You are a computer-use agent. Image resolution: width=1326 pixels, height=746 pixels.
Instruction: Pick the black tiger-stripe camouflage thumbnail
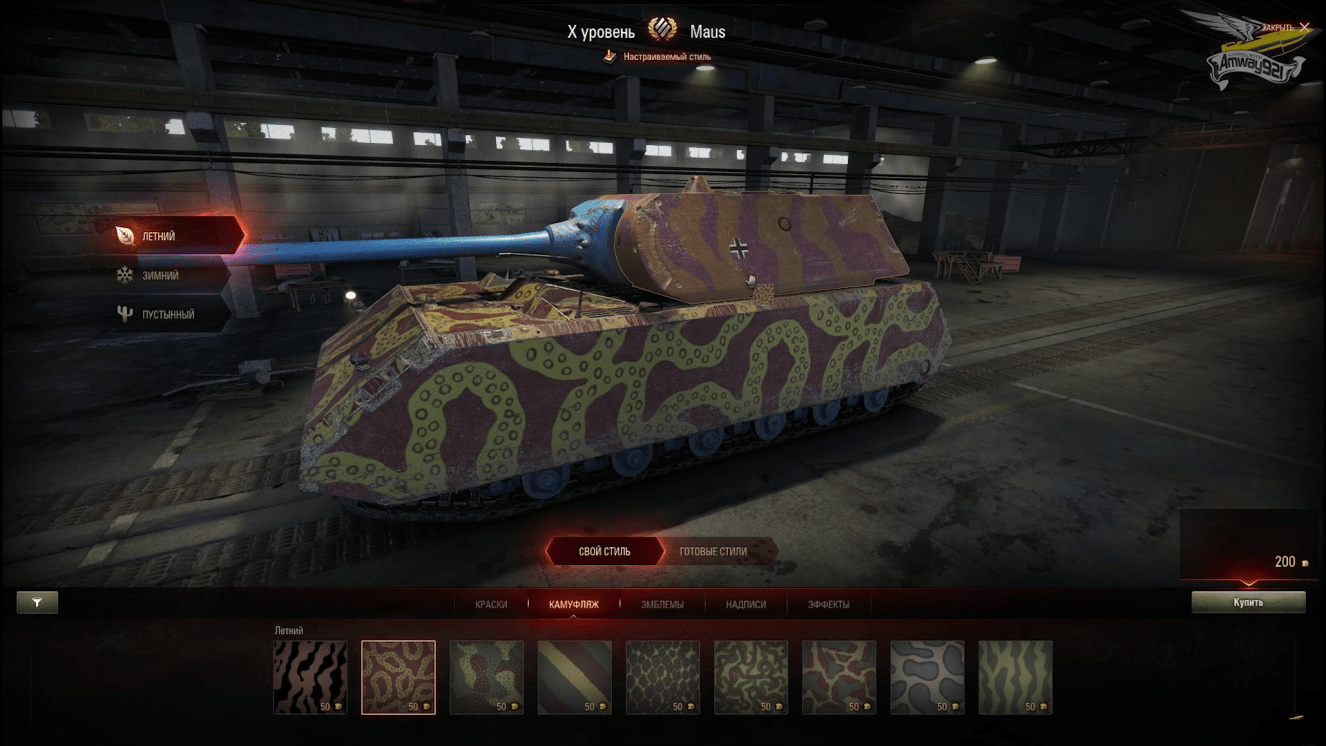[x=310, y=677]
